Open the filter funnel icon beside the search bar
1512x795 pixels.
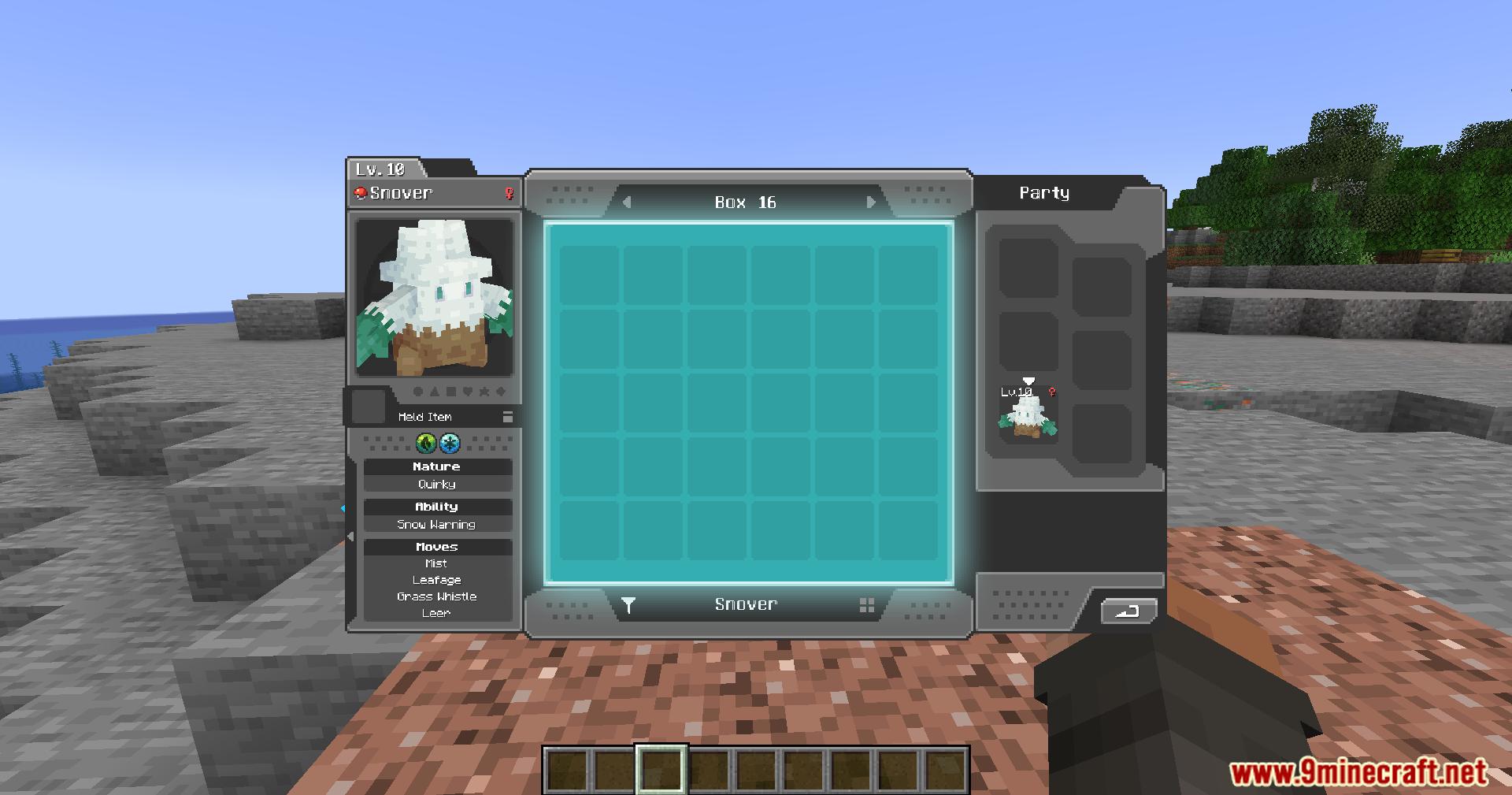coord(629,604)
